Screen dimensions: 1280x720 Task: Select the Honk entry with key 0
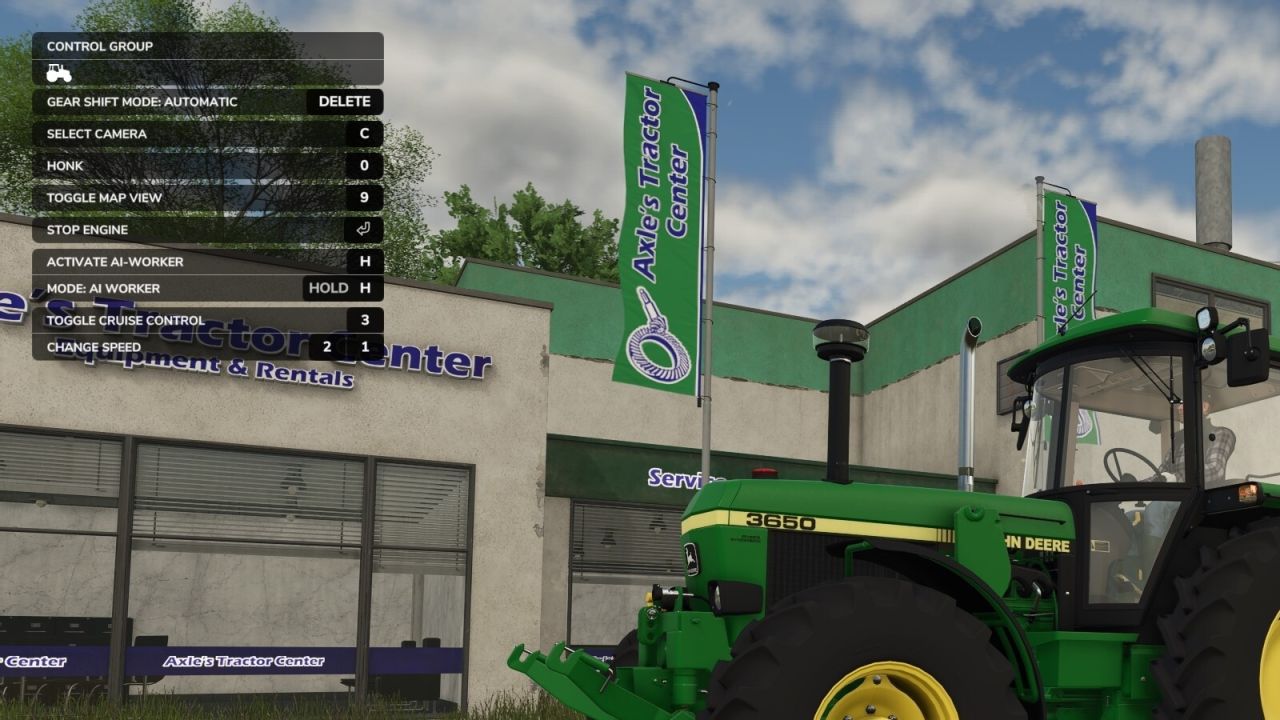pos(364,165)
